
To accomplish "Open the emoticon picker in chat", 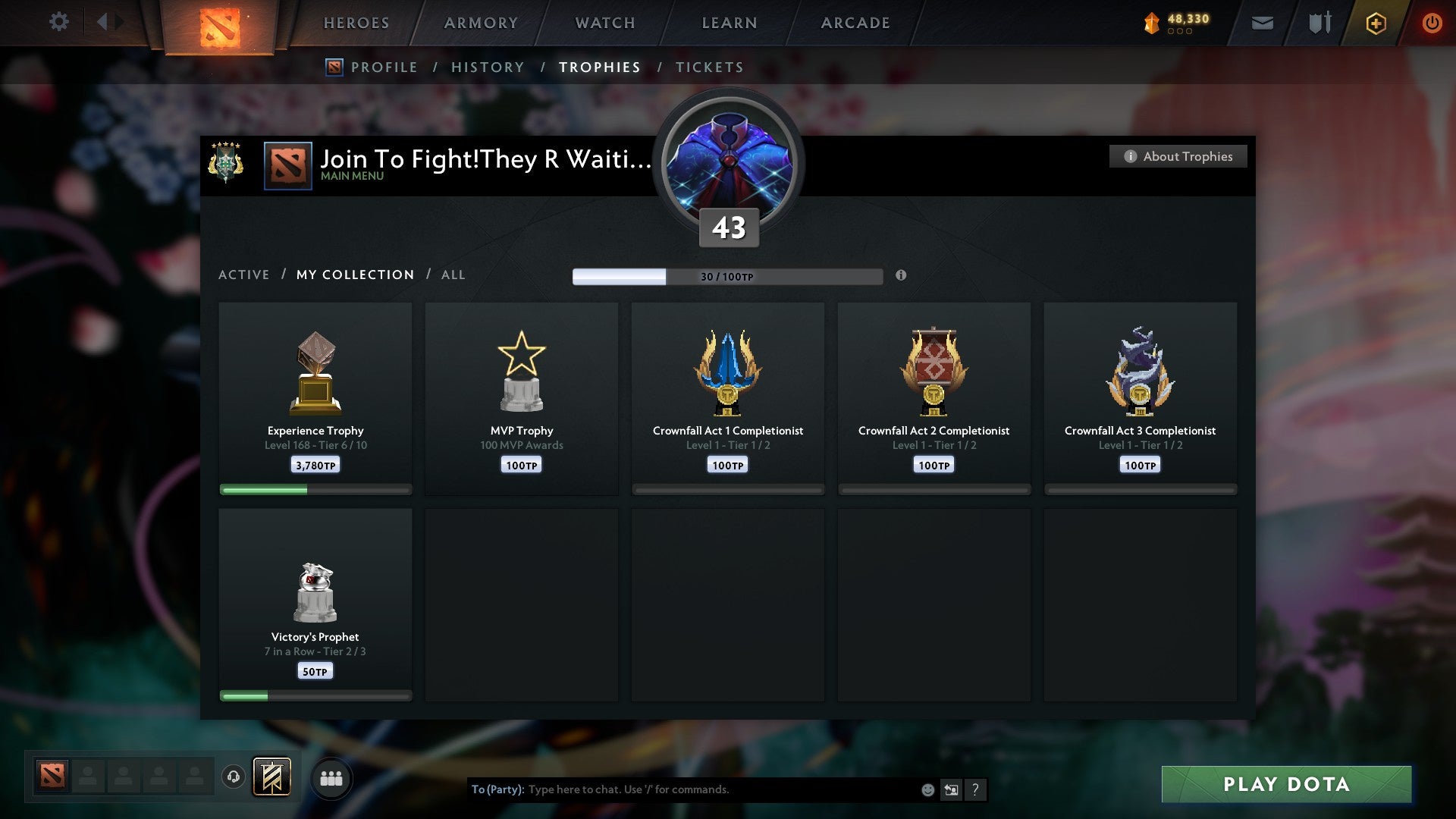I will pyautogui.click(x=927, y=789).
